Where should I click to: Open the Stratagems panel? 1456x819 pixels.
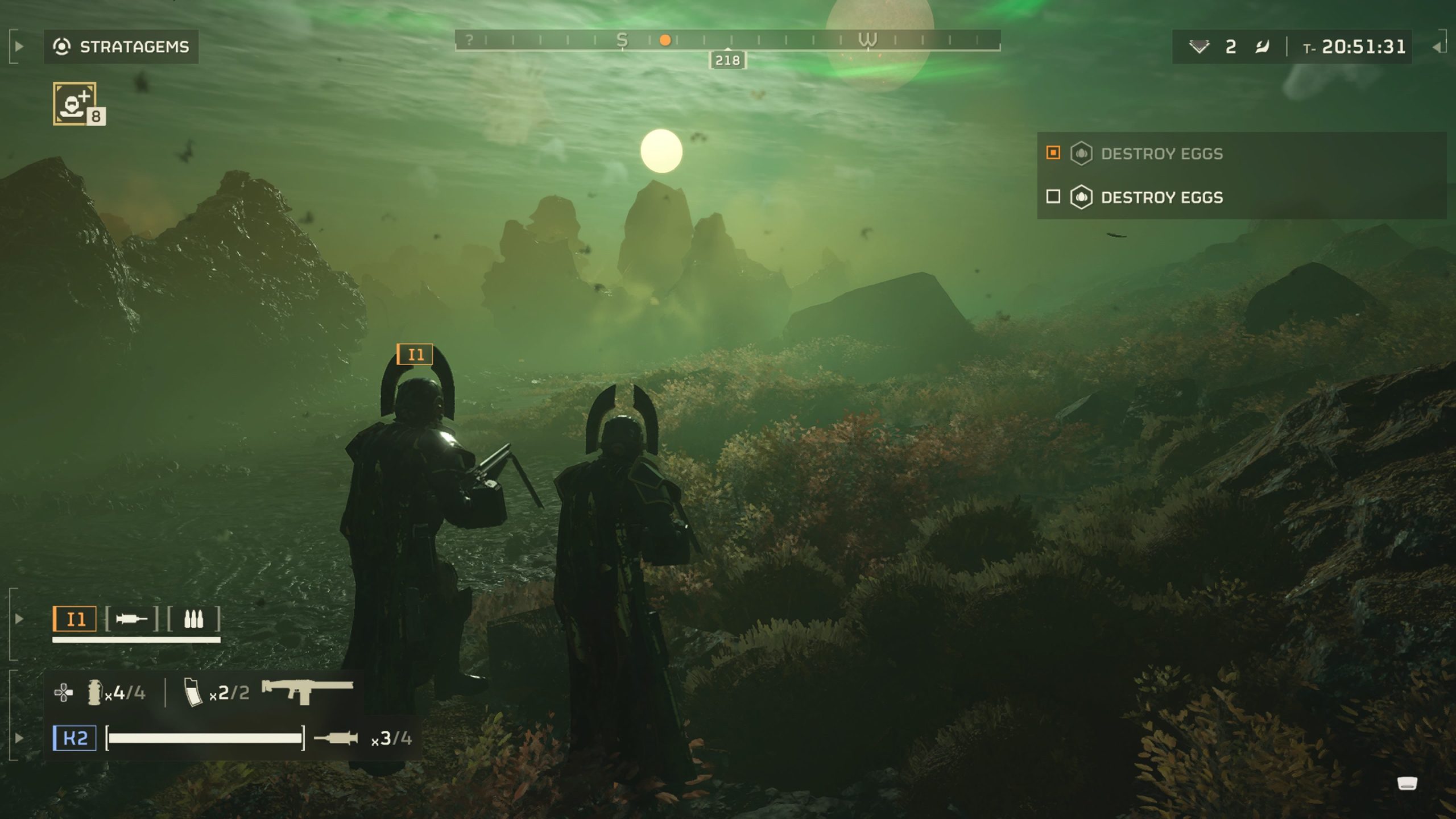[121, 47]
